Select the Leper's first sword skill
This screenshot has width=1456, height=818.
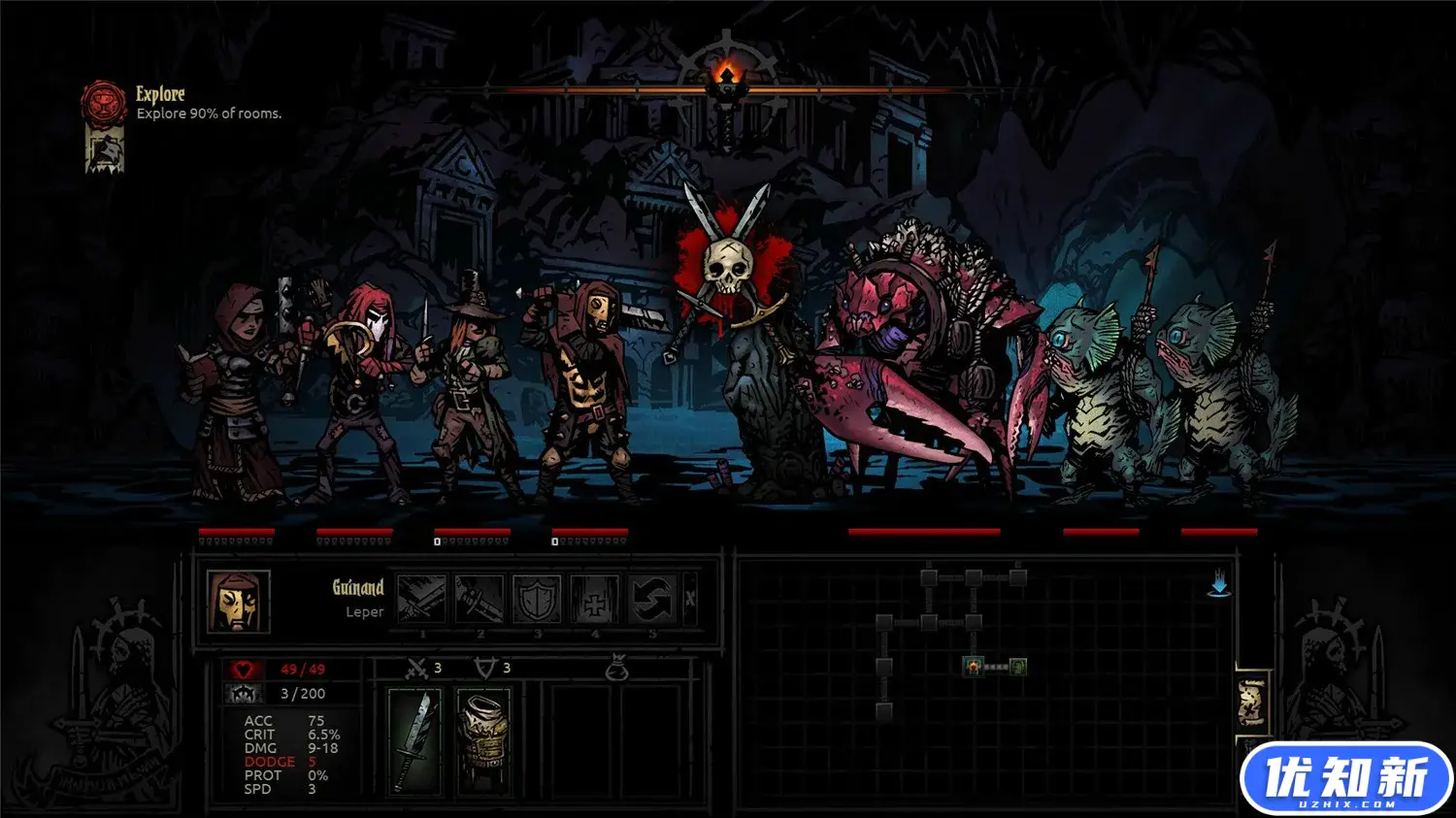[x=421, y=599]
